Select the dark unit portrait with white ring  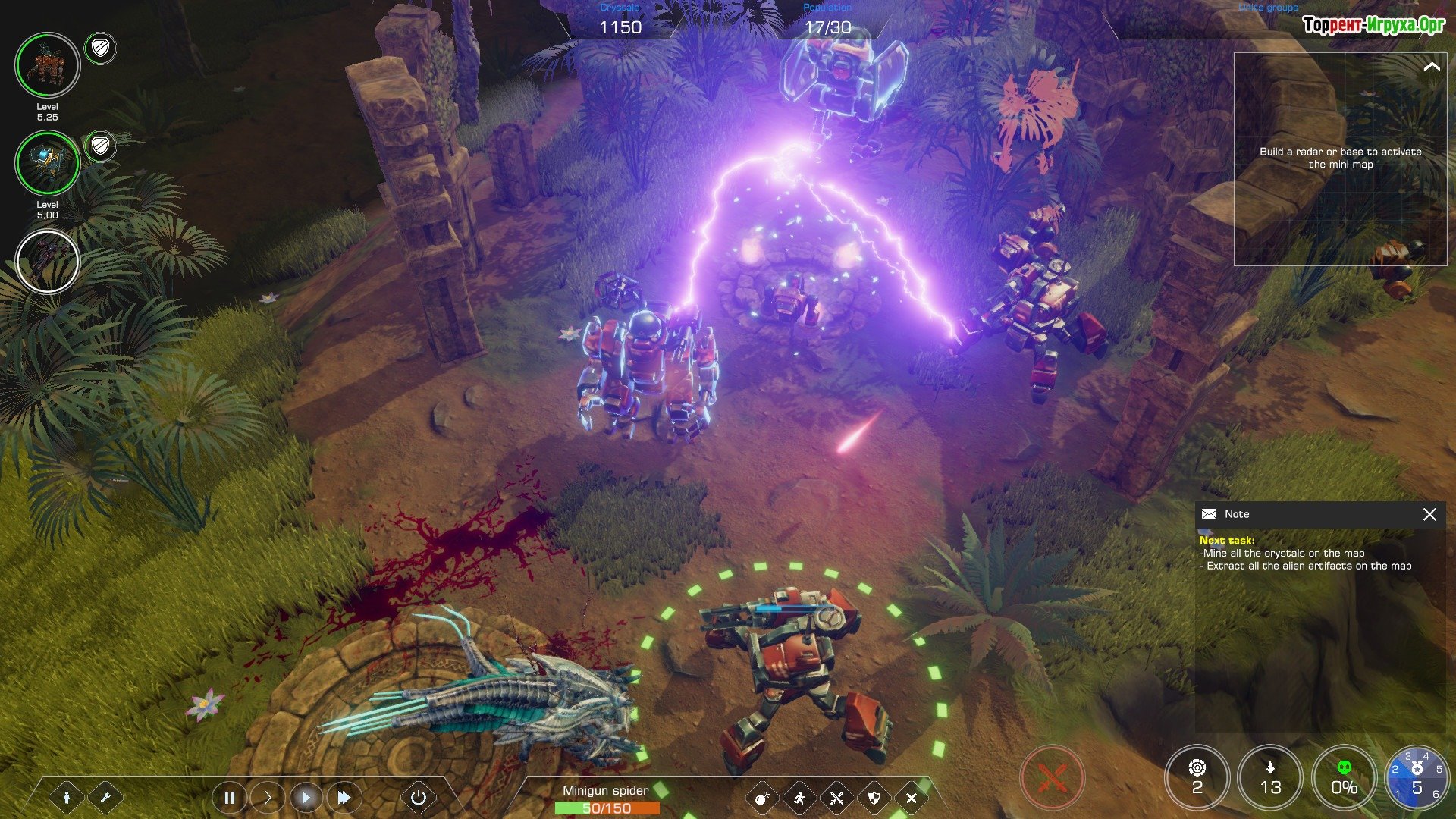[x=48, y=262]
